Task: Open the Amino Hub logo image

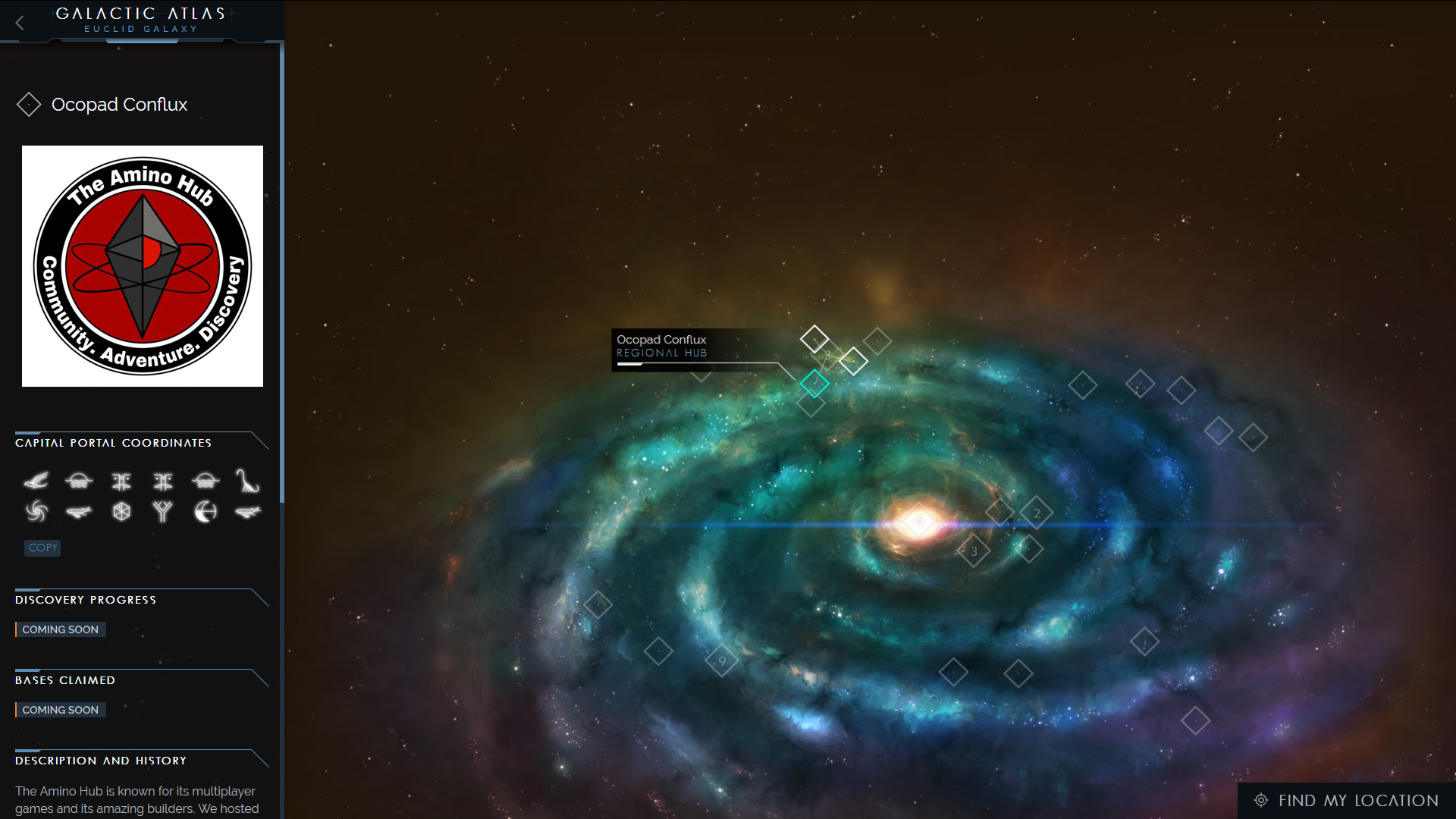Action: click(x=143, y=266)
